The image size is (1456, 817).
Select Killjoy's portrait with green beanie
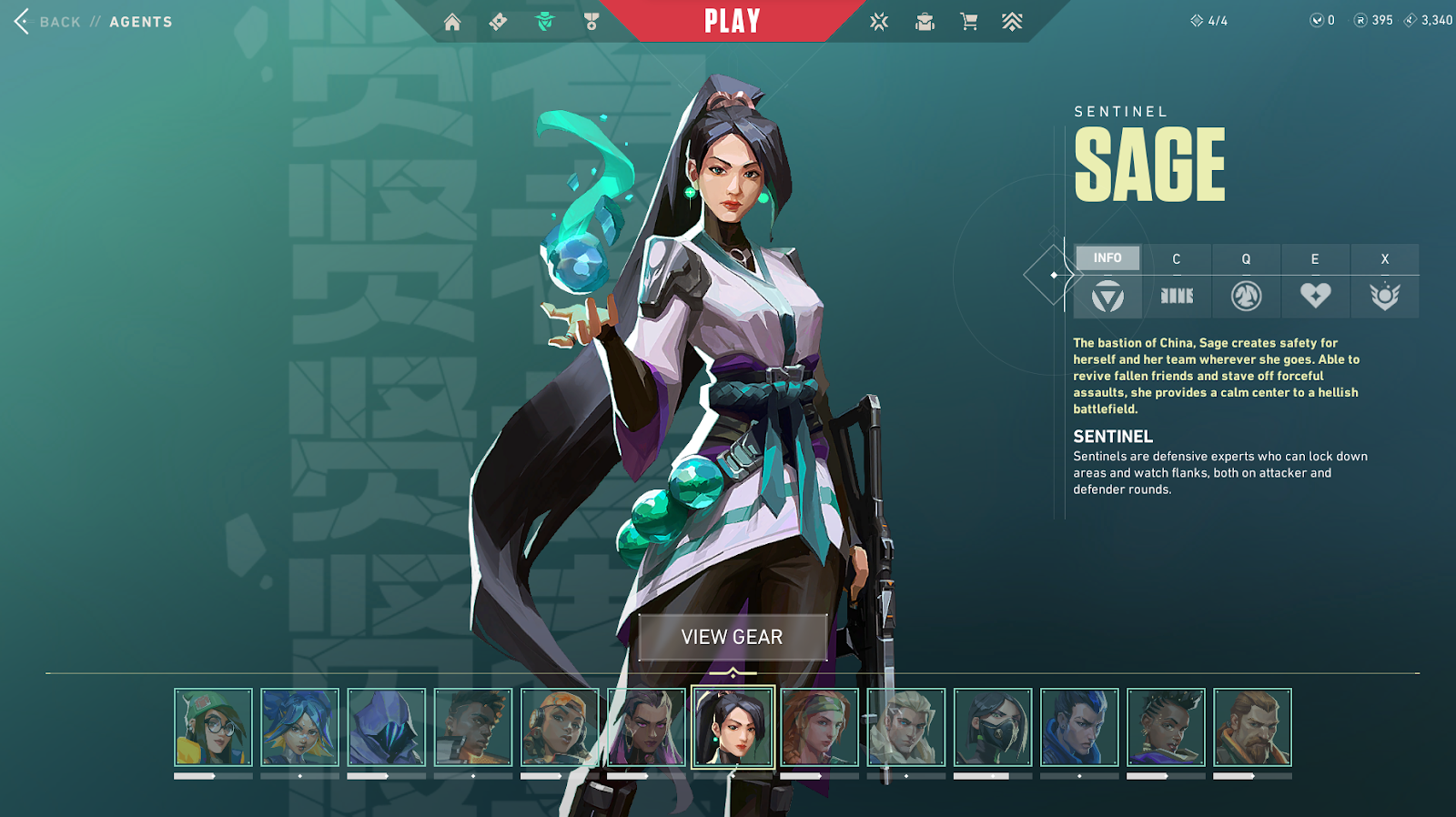coord(213,727)
